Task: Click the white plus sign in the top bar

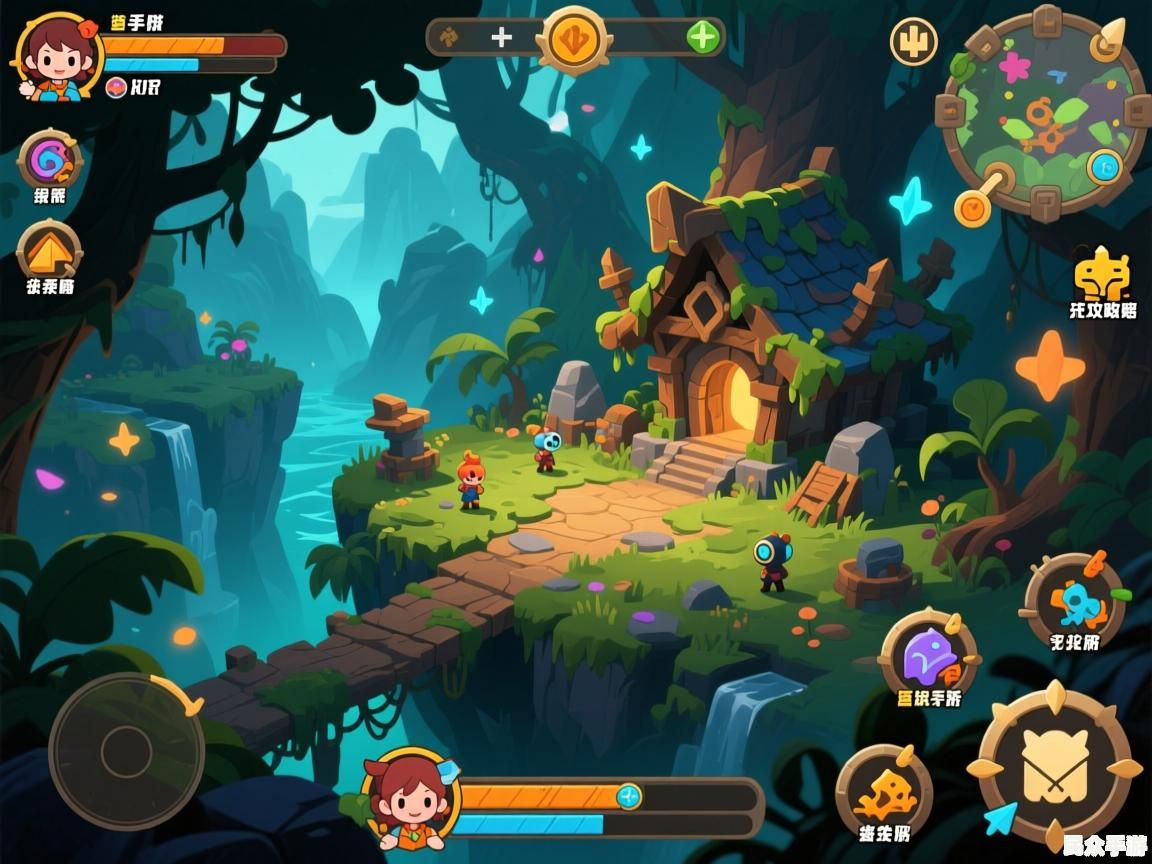Action: [x=501, y=38]
